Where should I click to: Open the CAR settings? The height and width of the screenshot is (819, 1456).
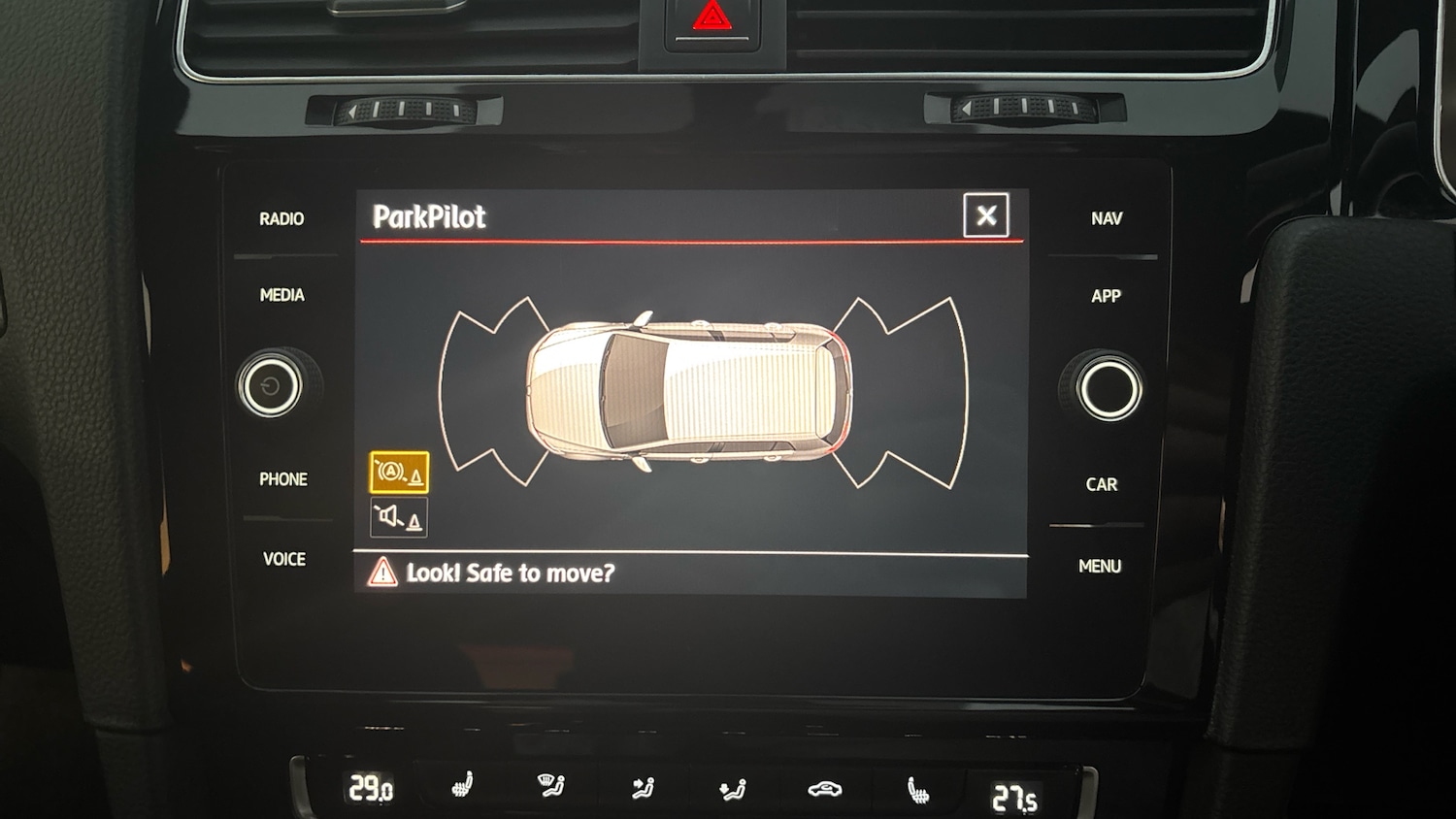pyautogui.click(x=1101, y=484)
